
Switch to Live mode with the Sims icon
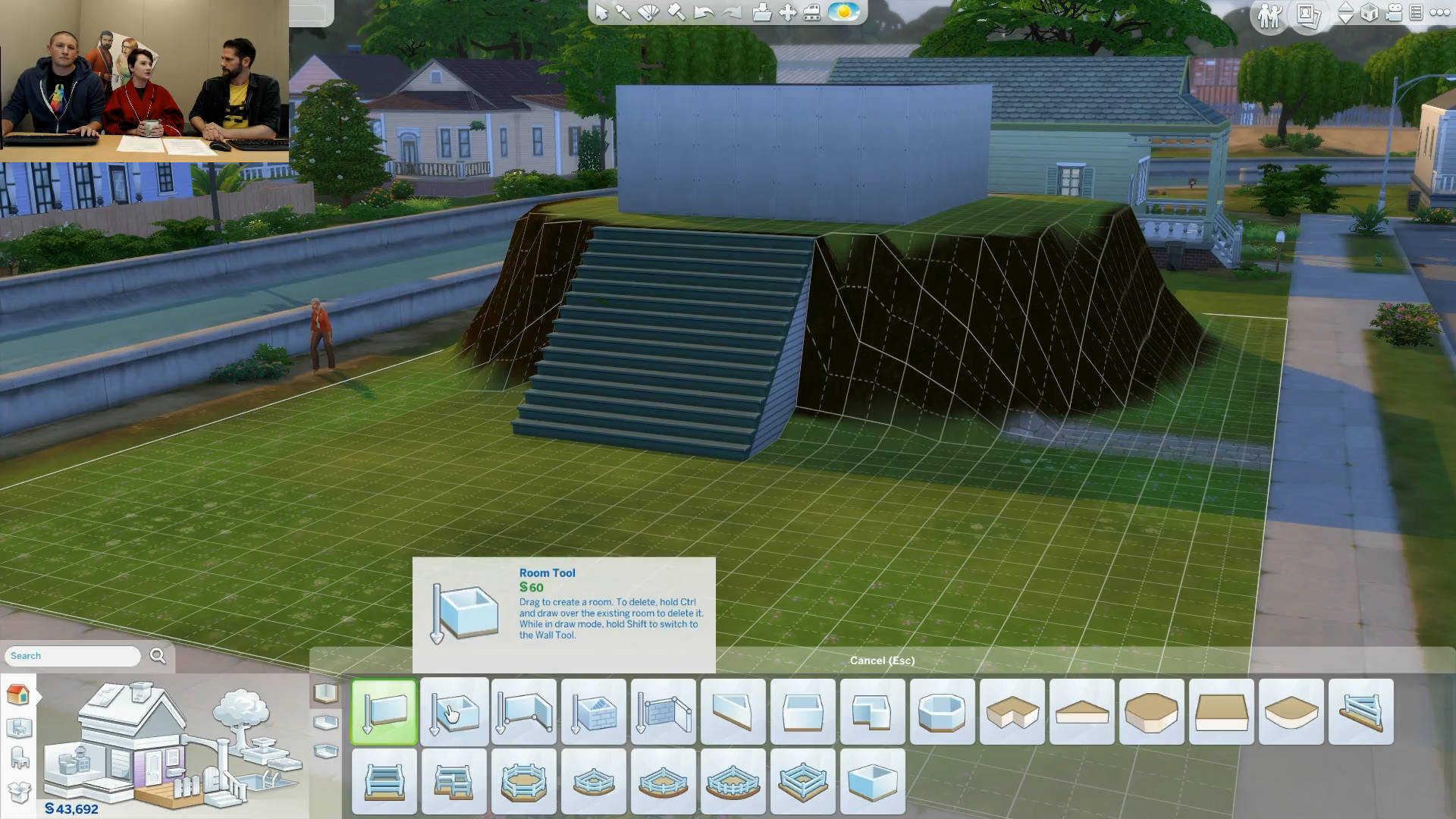tap(1269, 14)
